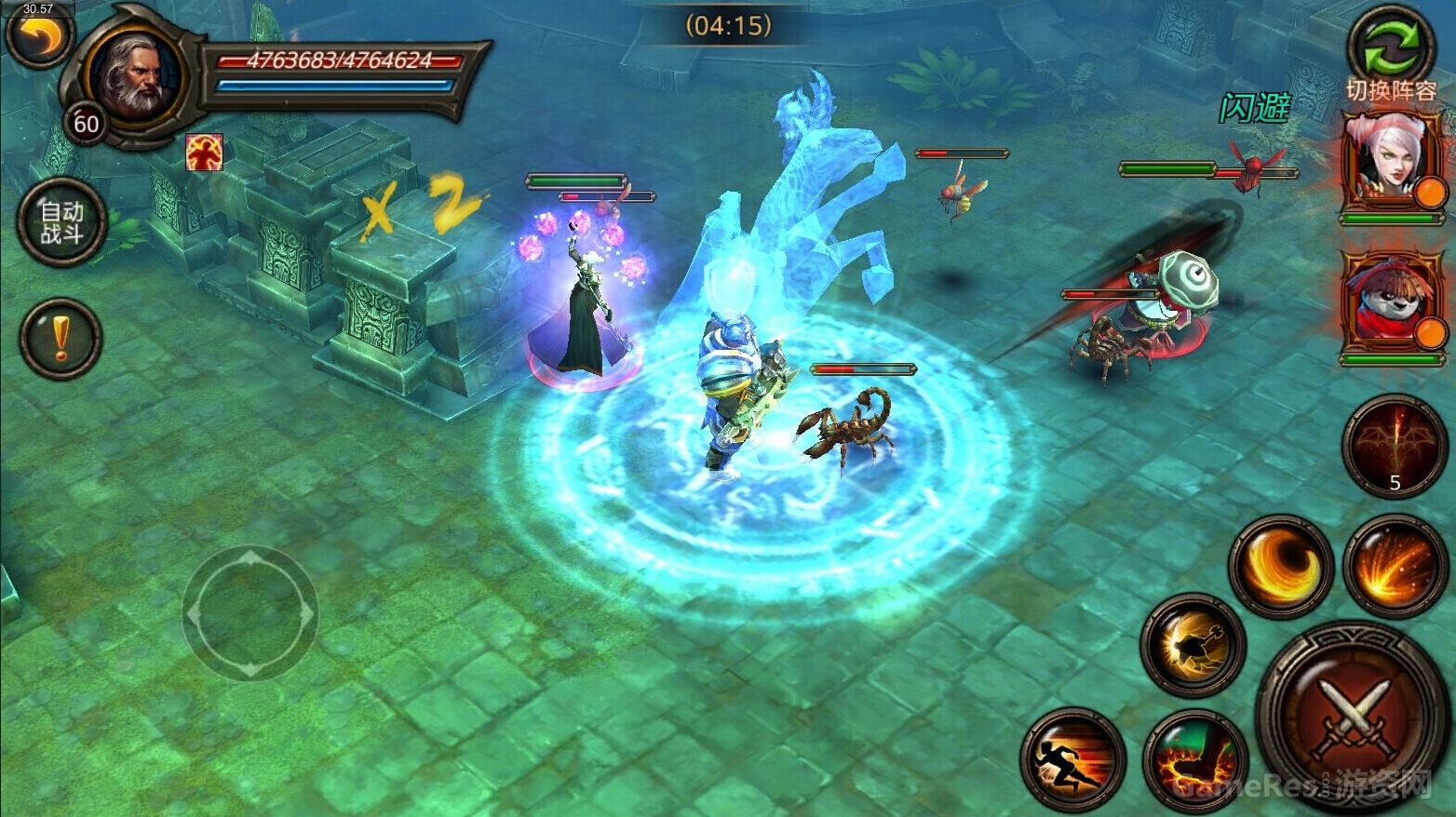
Task: Toggle the 自动战斗 auto-battle button
Action: tap(61, 223)
